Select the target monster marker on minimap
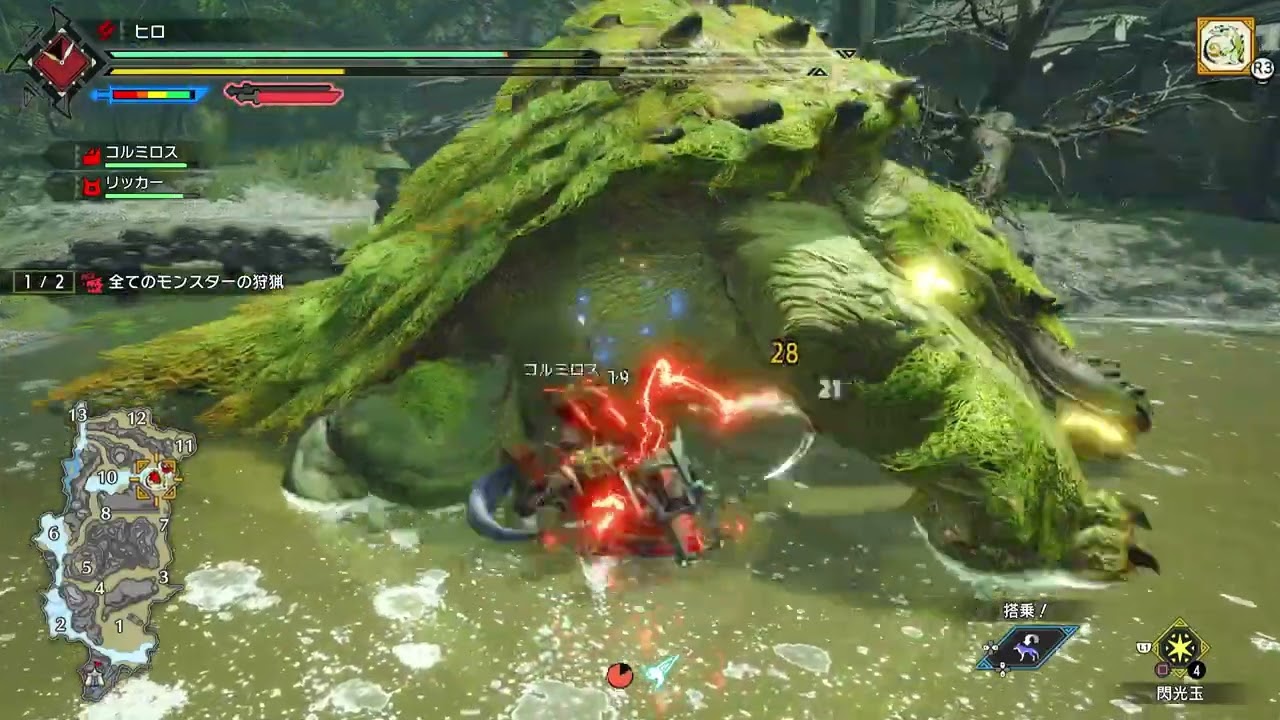Viewport: 1280px width, 720px height. point(157,478)
